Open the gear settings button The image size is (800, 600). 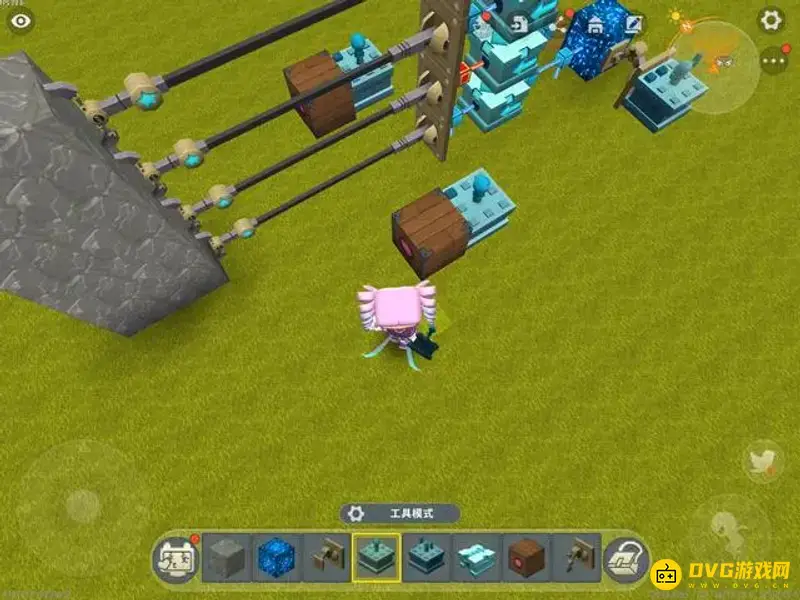click(771, 20)
